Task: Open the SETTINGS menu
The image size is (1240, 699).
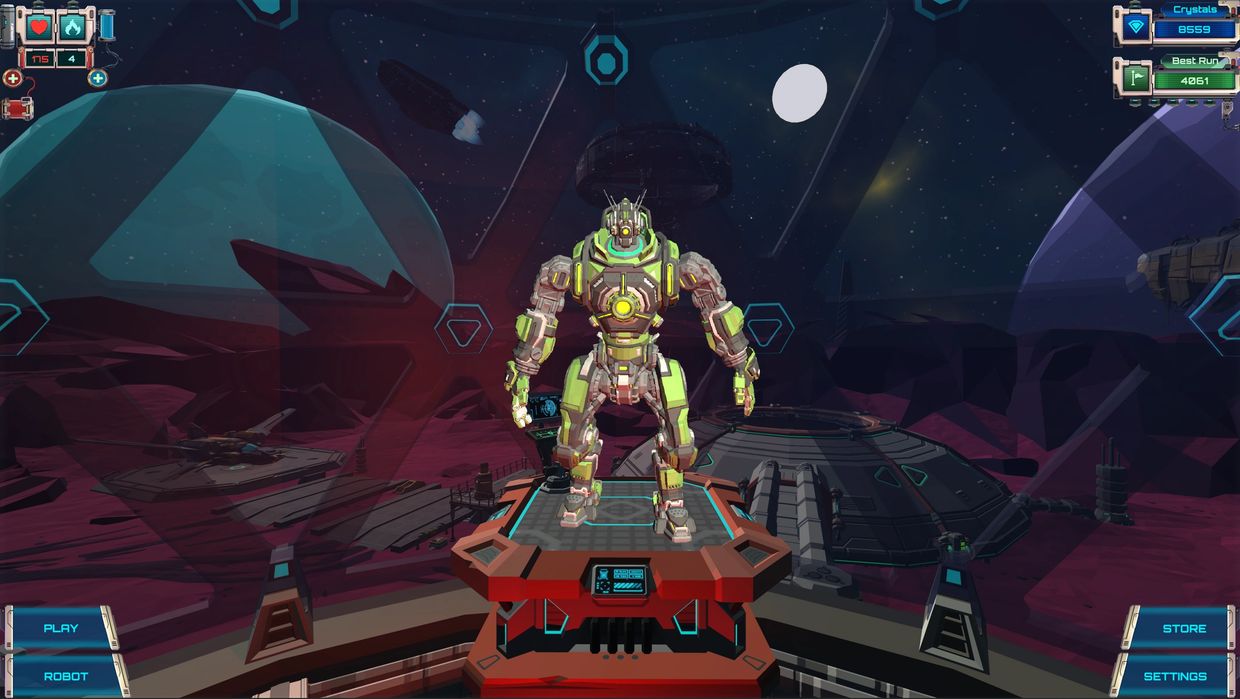Action: coord(1175,677)
